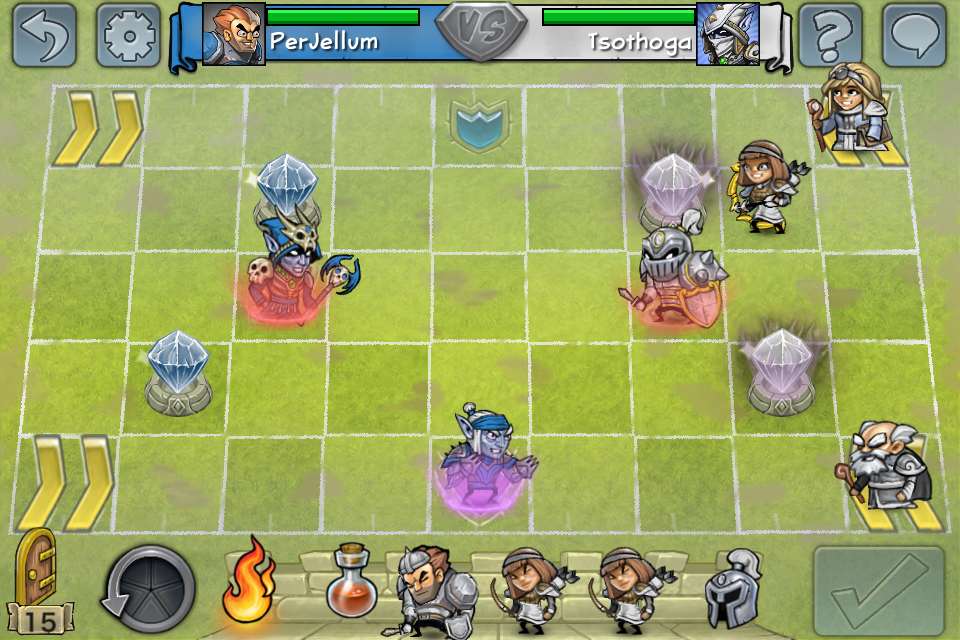Screen dimensions: 960x640
Task: Open the chat speech bubble
Action: tap(914, 36)
